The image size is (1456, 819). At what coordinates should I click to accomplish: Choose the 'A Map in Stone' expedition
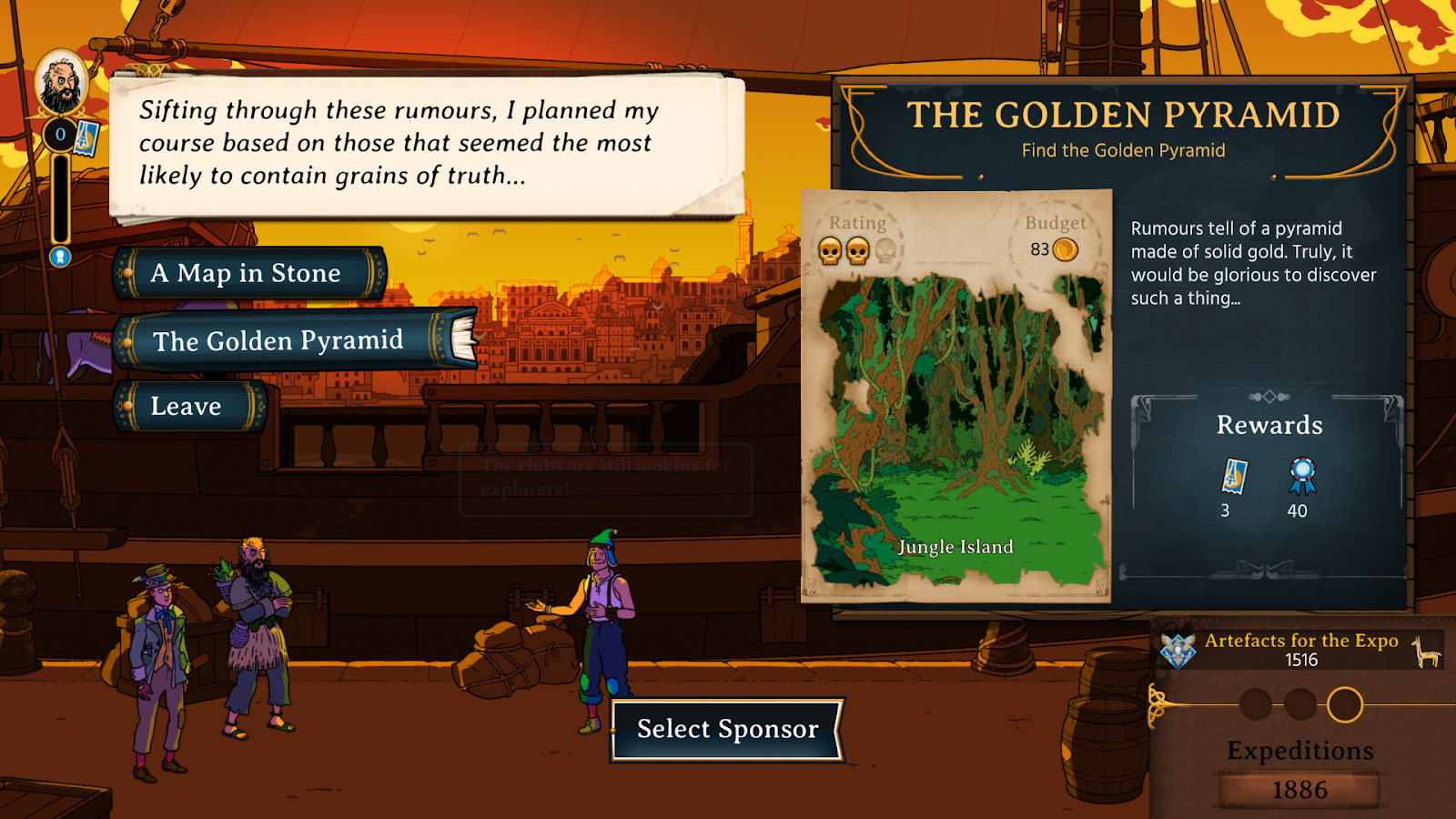(248, 273)
